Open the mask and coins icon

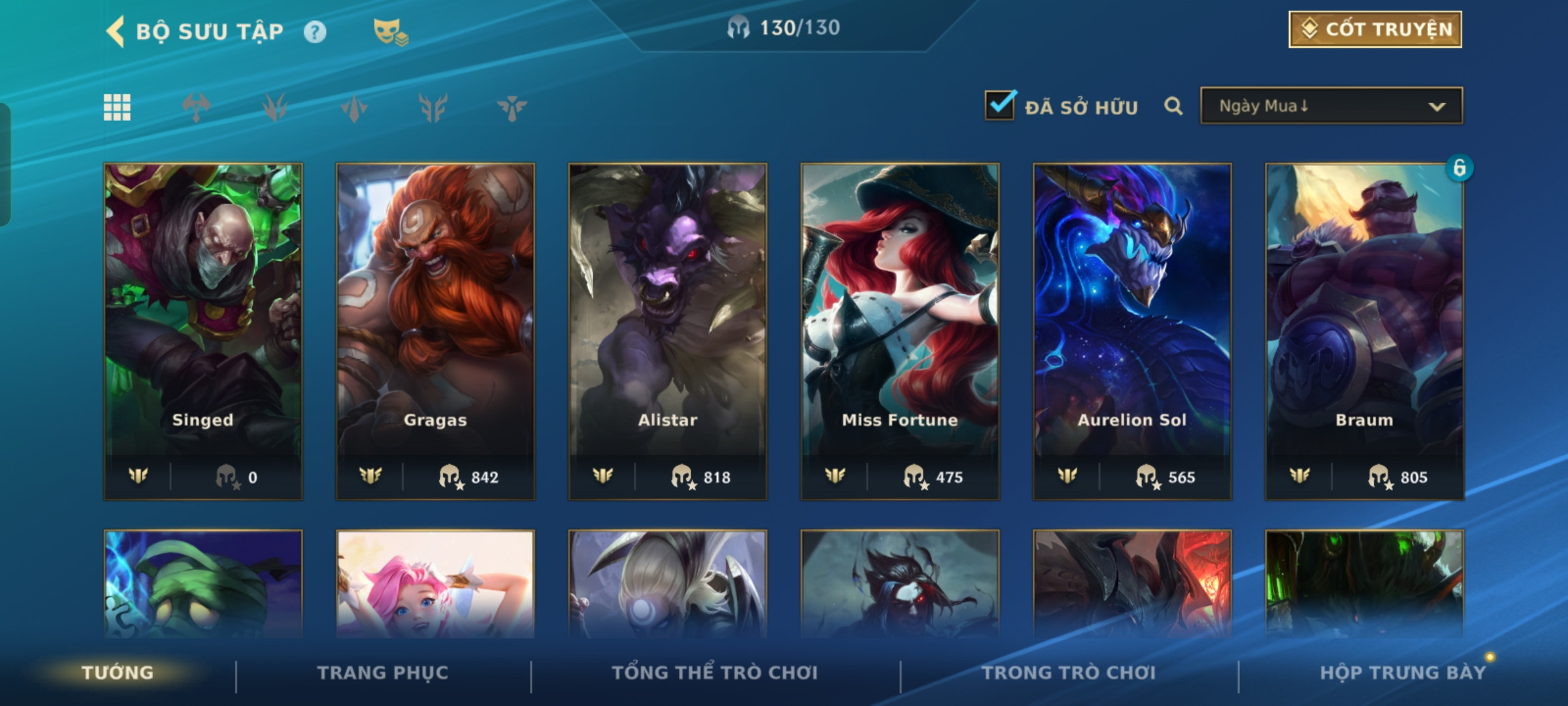tap(390, 32)
